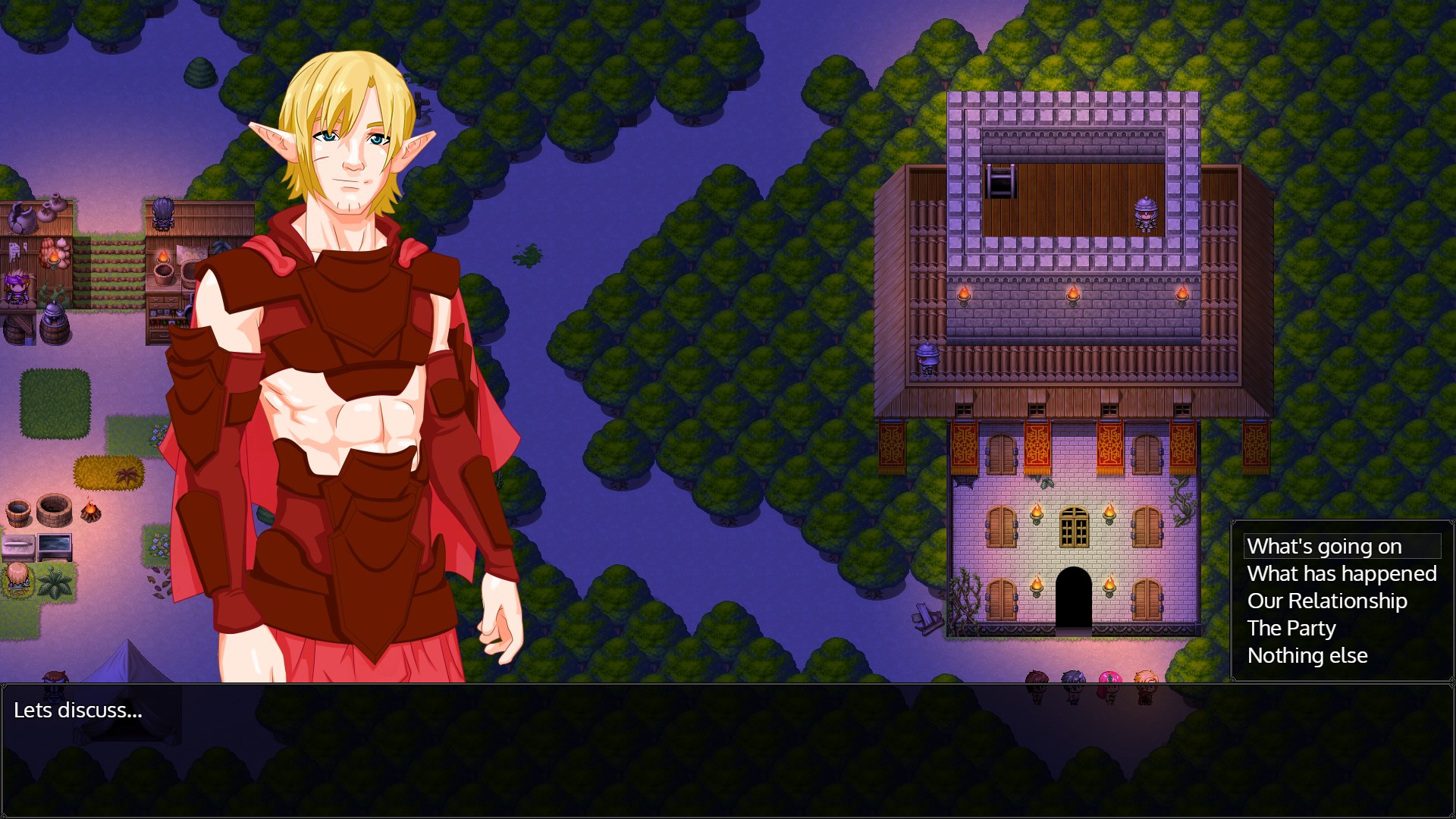
Task: Select "Nothing else" to end the conversation
Action: coord(1307,655)
